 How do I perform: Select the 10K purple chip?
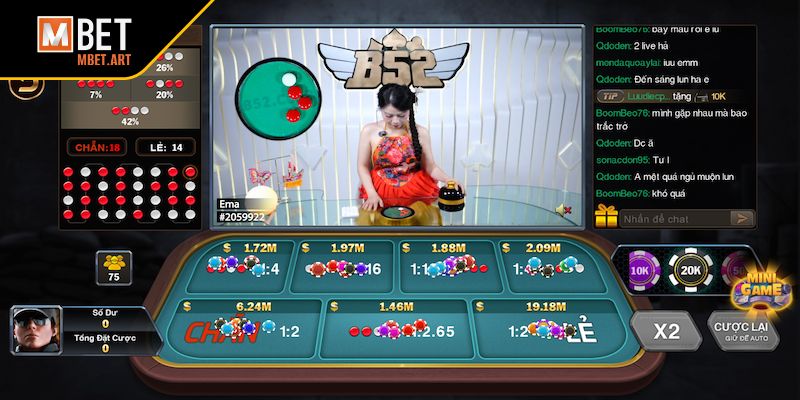pyautogui.click(x=640, y=268)
